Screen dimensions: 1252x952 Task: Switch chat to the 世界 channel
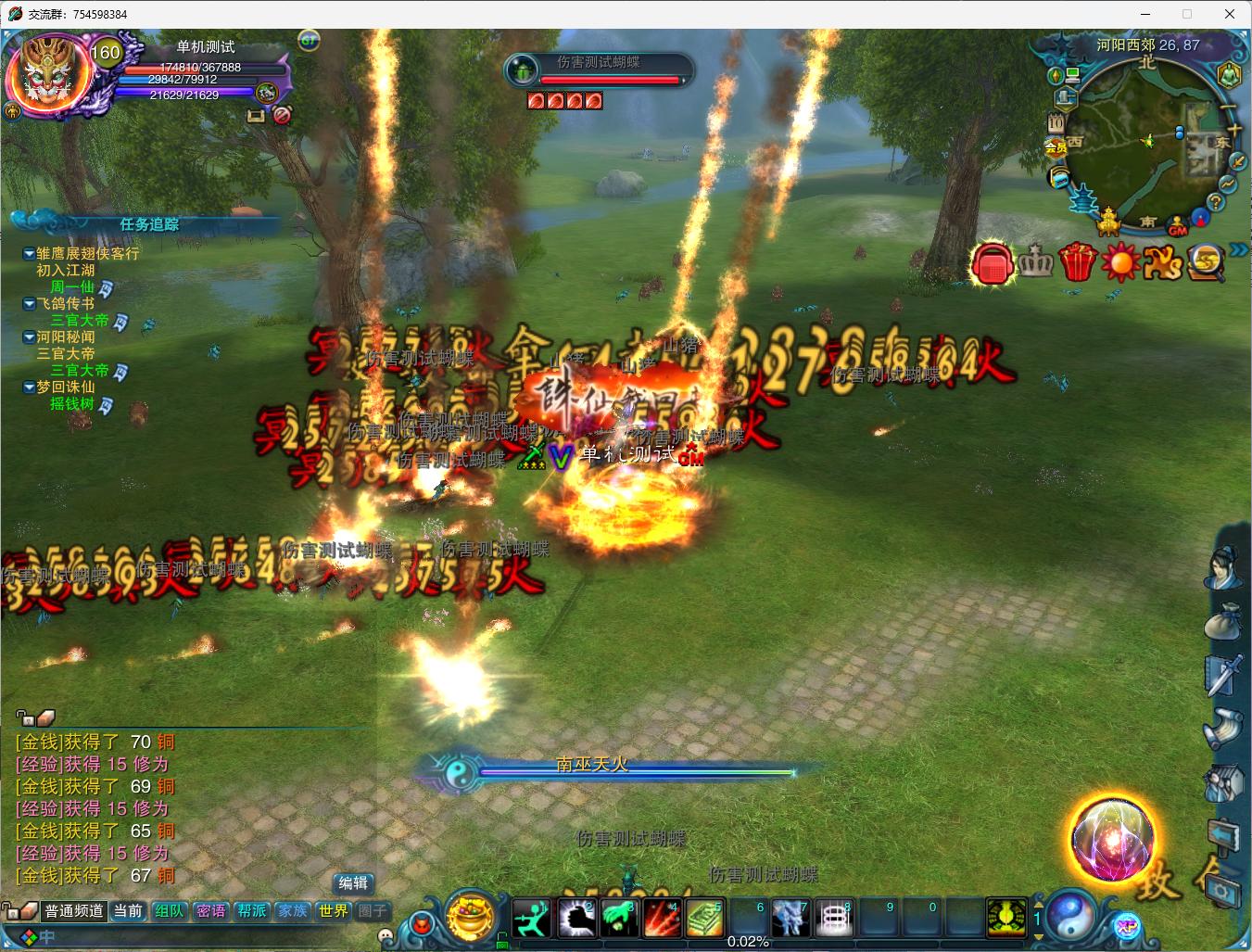[334, 911]
